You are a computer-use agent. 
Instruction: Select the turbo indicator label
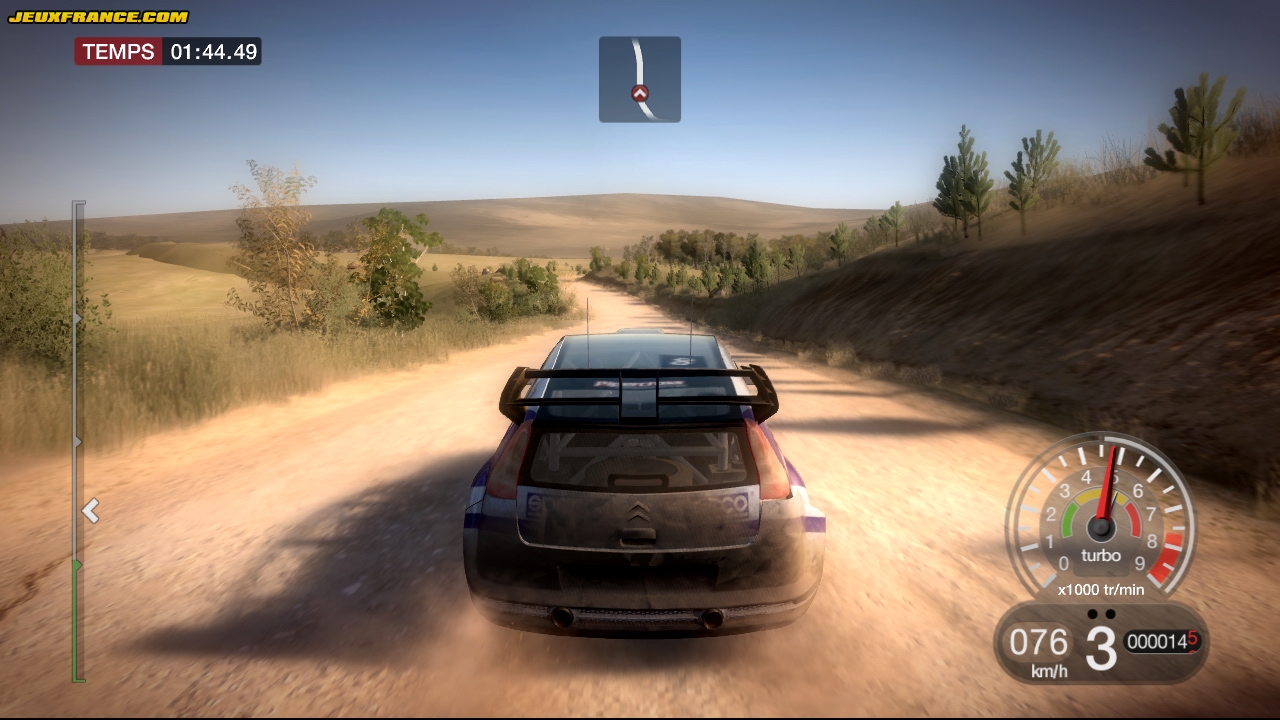coord(1100,556)
